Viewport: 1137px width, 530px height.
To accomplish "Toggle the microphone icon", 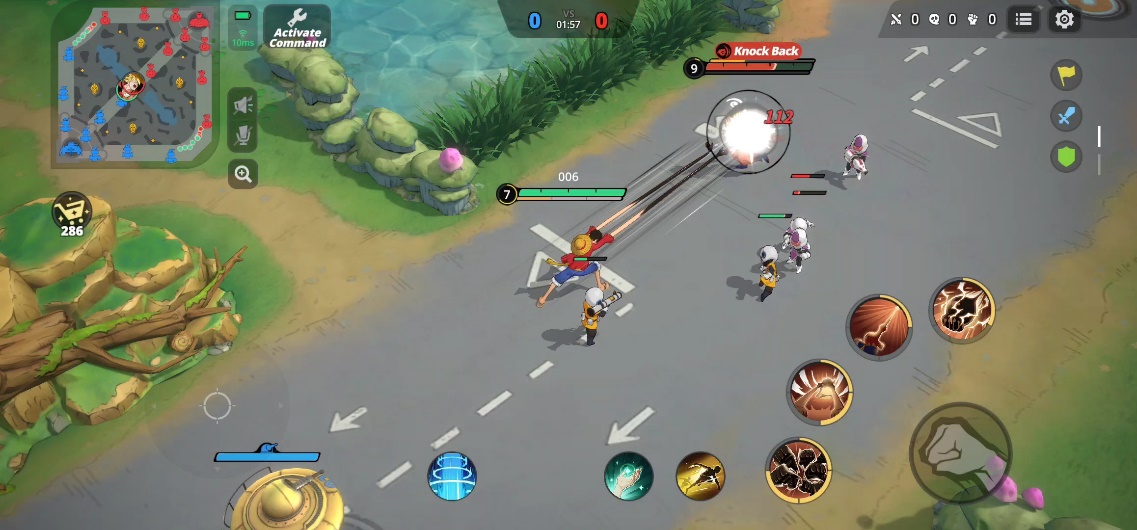I will tap(243, 137).
